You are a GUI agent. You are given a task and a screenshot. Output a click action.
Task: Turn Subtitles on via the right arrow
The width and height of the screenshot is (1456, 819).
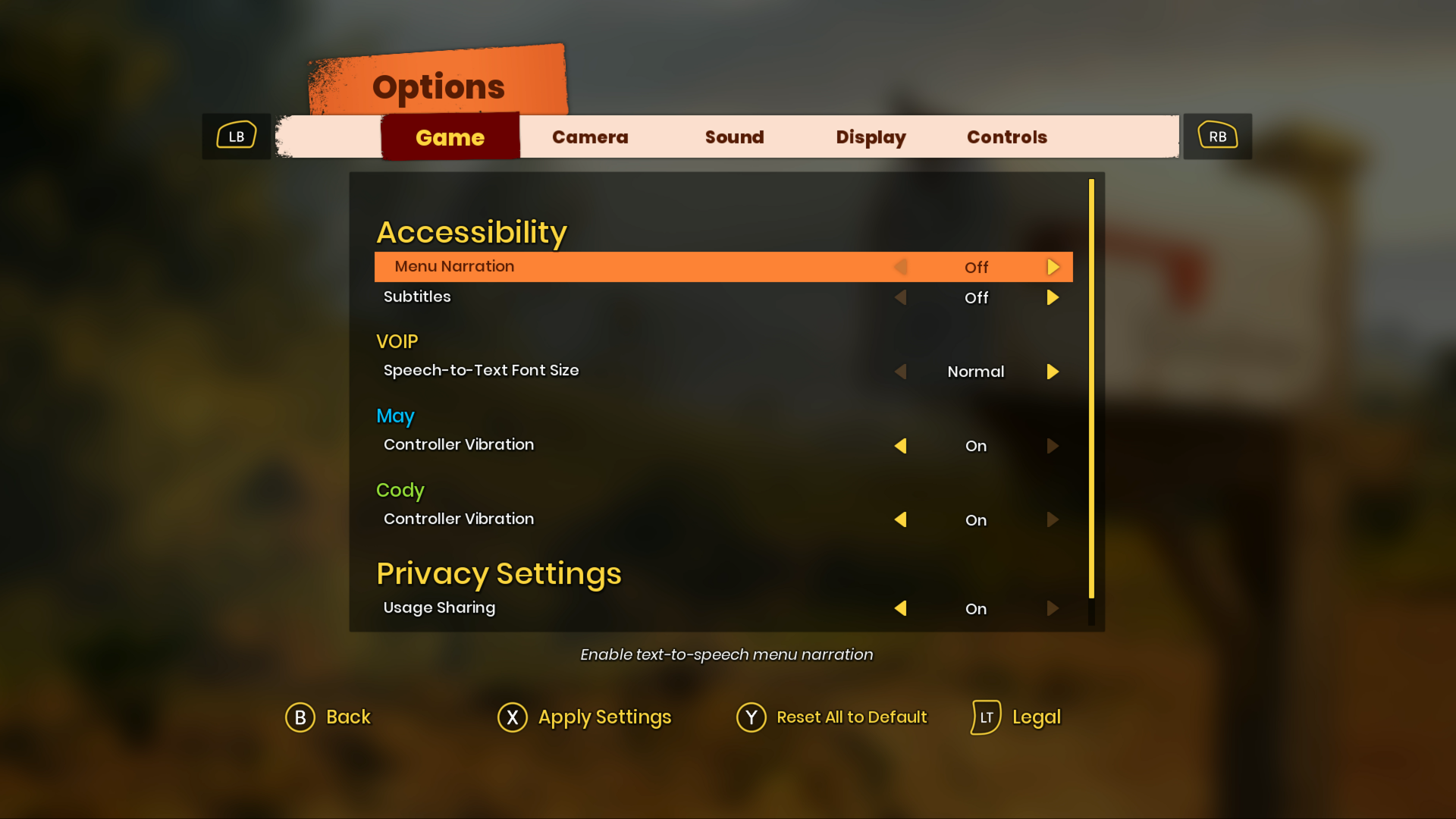click(x=1053, y=297)
